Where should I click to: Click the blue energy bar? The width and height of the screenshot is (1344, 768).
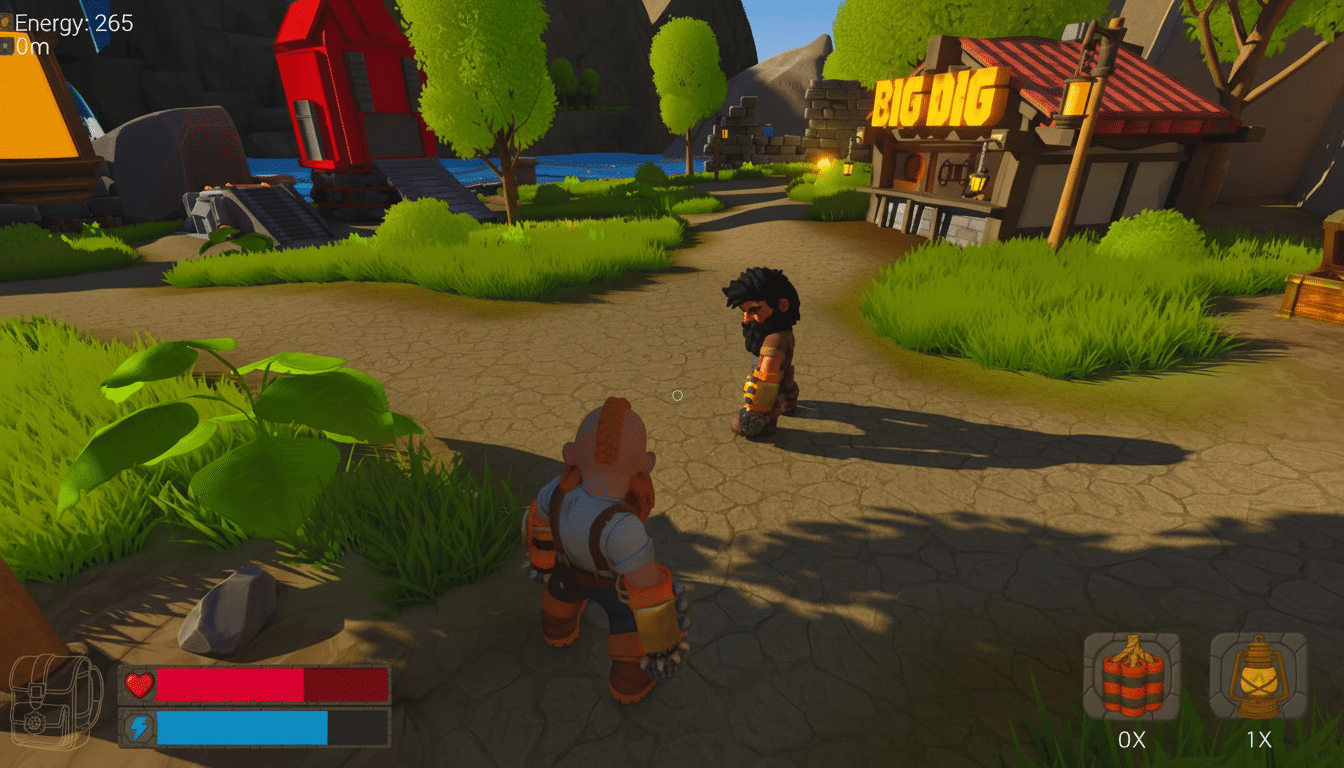pos(245,727)
